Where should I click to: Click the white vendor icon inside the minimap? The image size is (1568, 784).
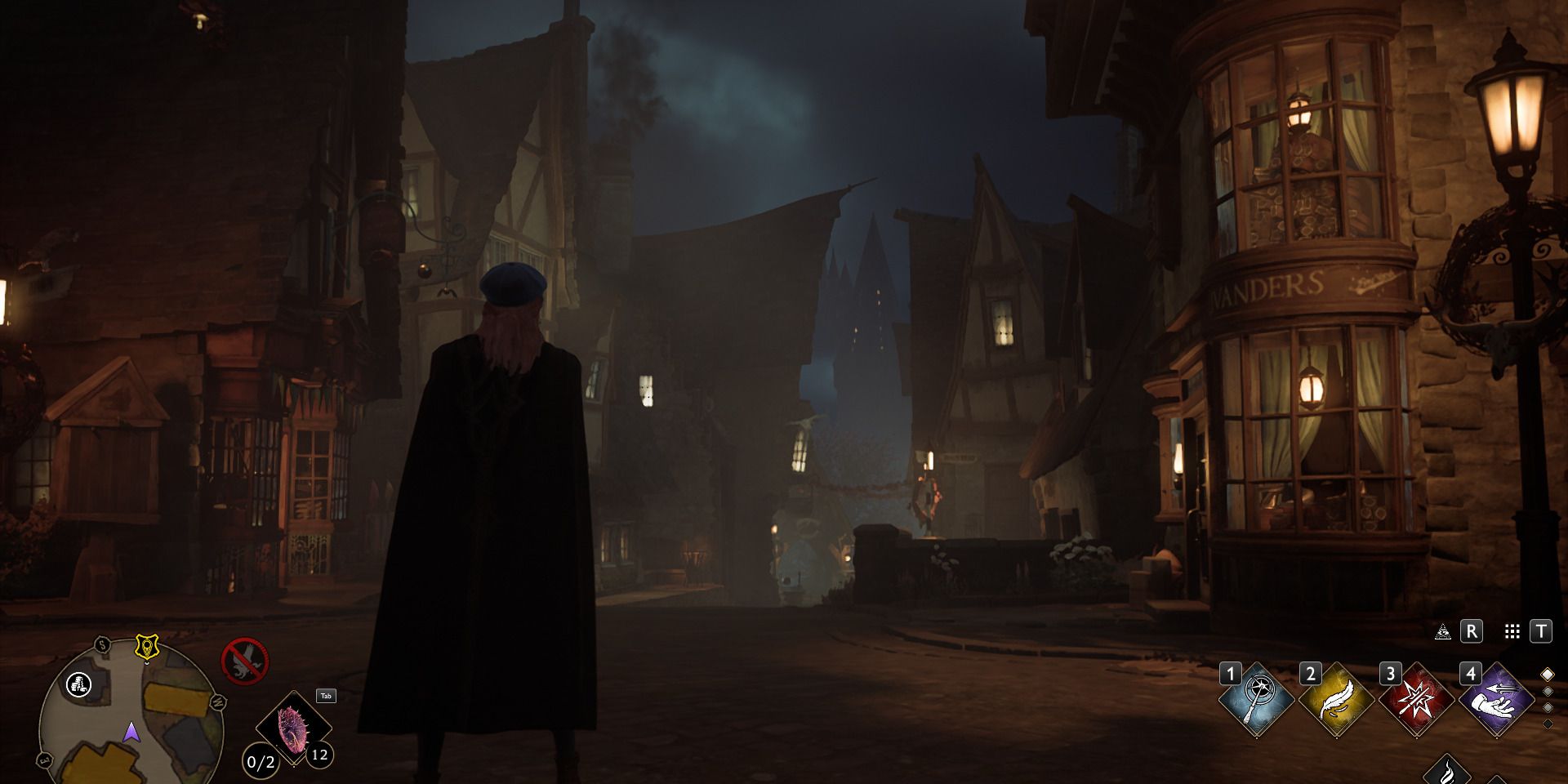[79, 684]
